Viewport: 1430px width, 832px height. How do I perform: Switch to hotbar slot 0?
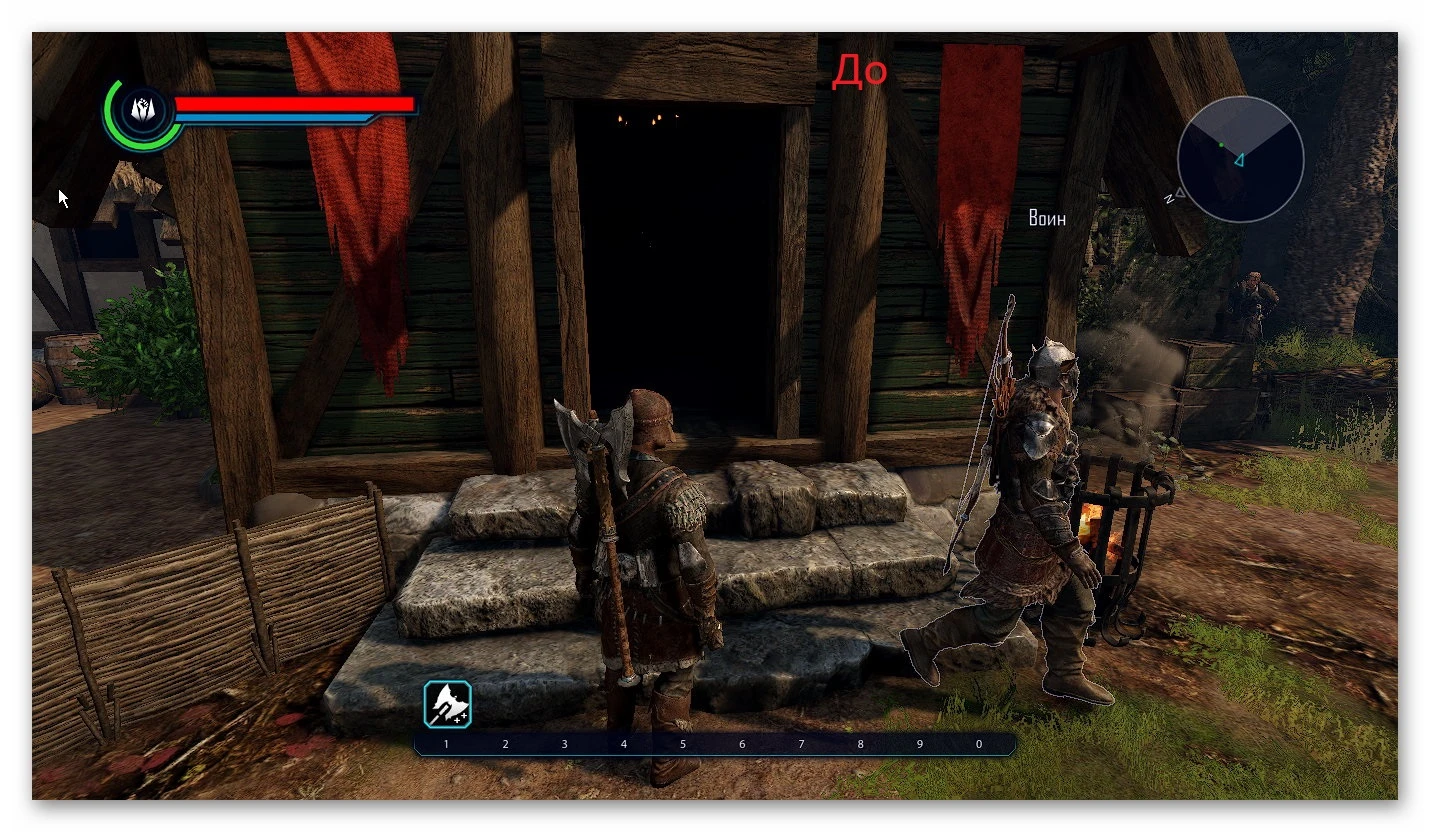click(978, 744)
